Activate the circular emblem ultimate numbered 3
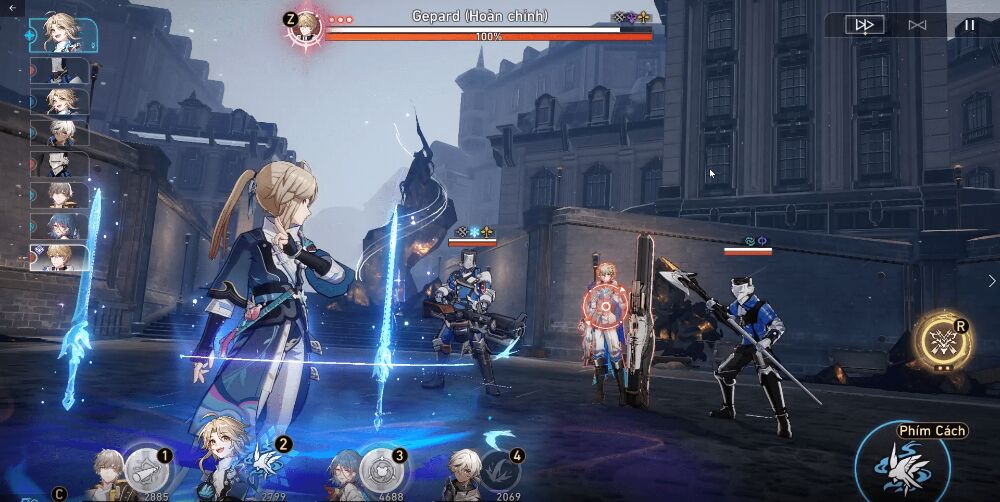The image size is (1000, 502). pos(380,469)
